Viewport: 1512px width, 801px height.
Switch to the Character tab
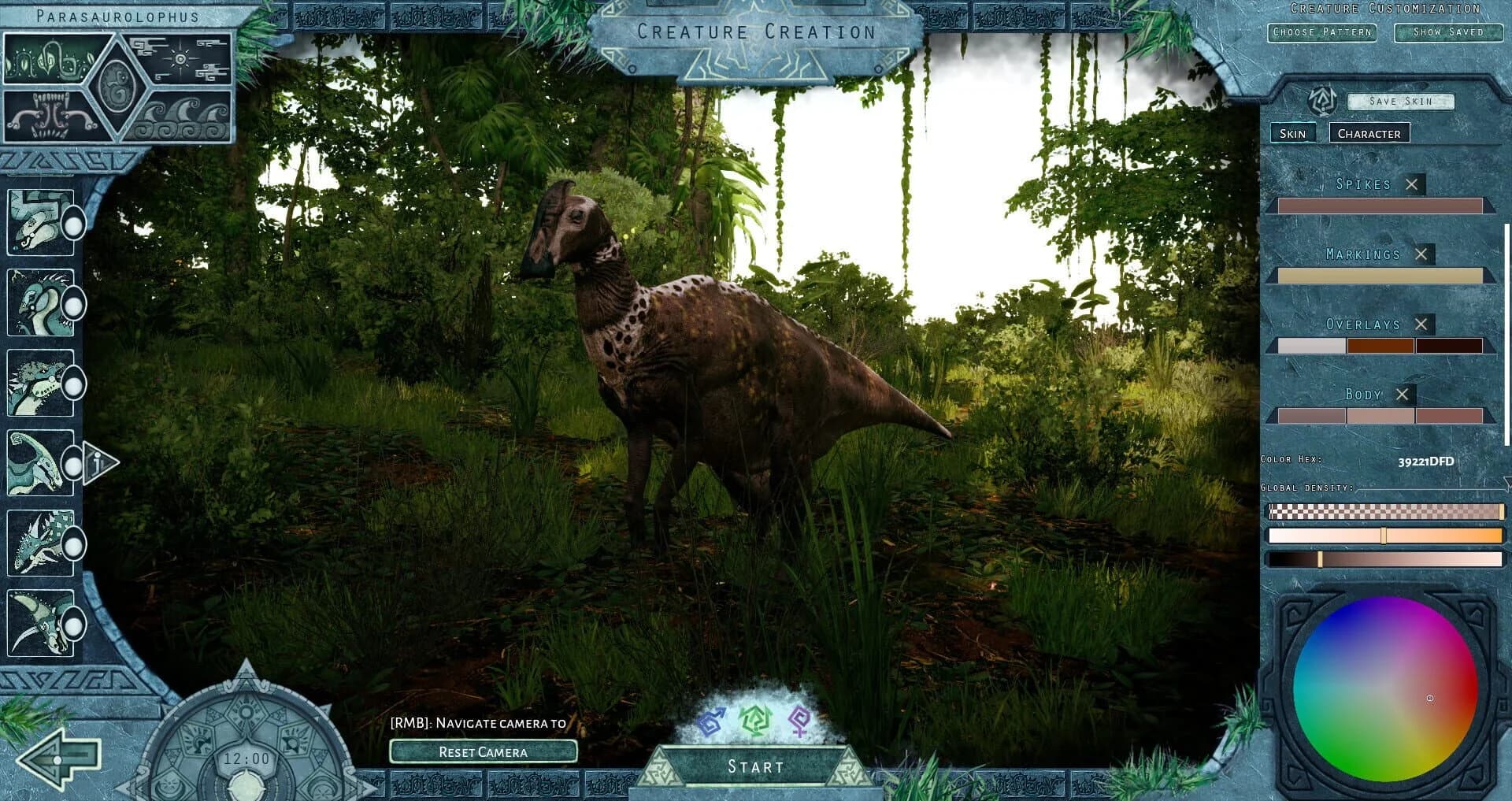pos(1369,133)
